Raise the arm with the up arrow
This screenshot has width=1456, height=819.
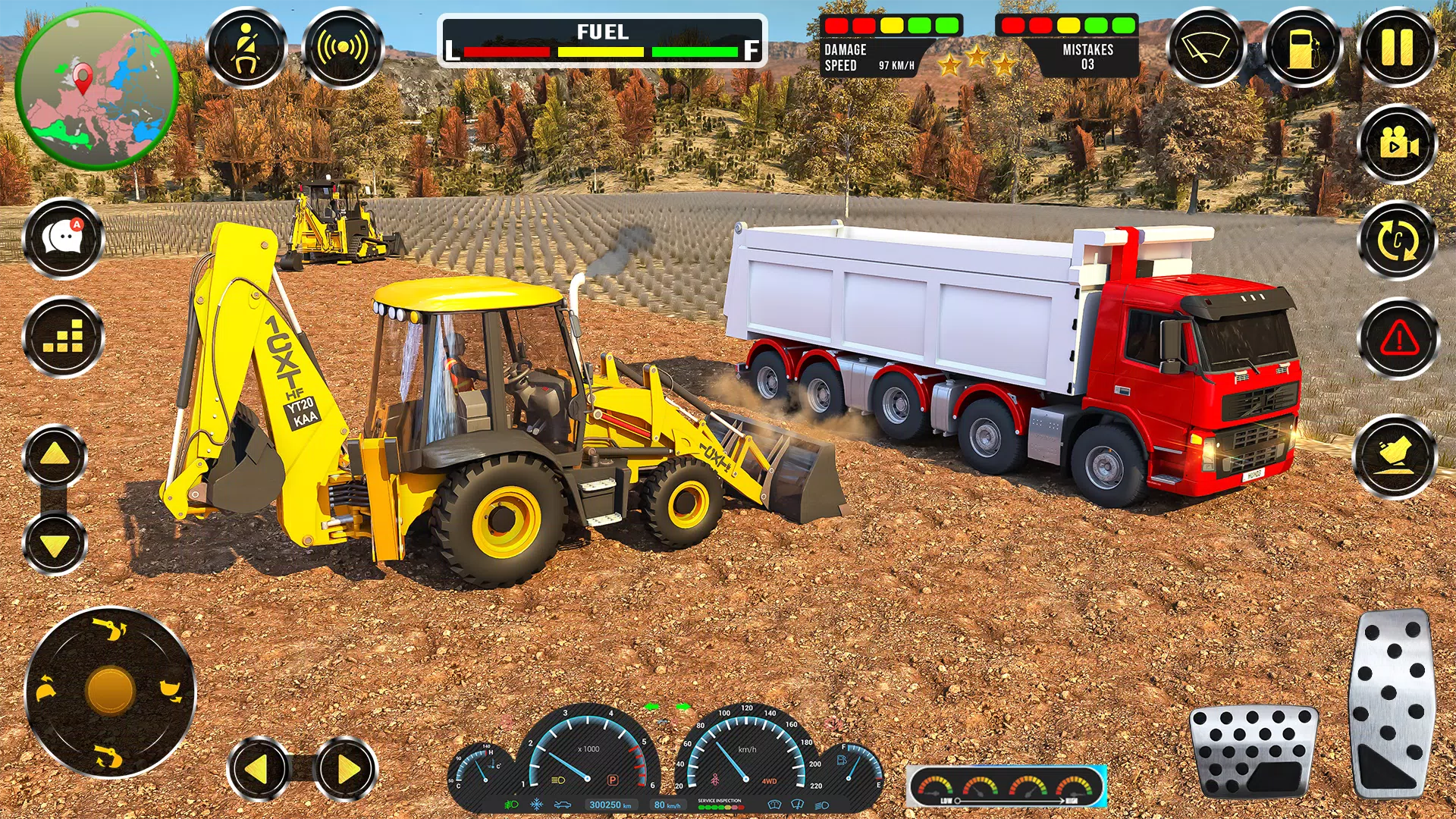pyautogui.click(x=55, y=455)
